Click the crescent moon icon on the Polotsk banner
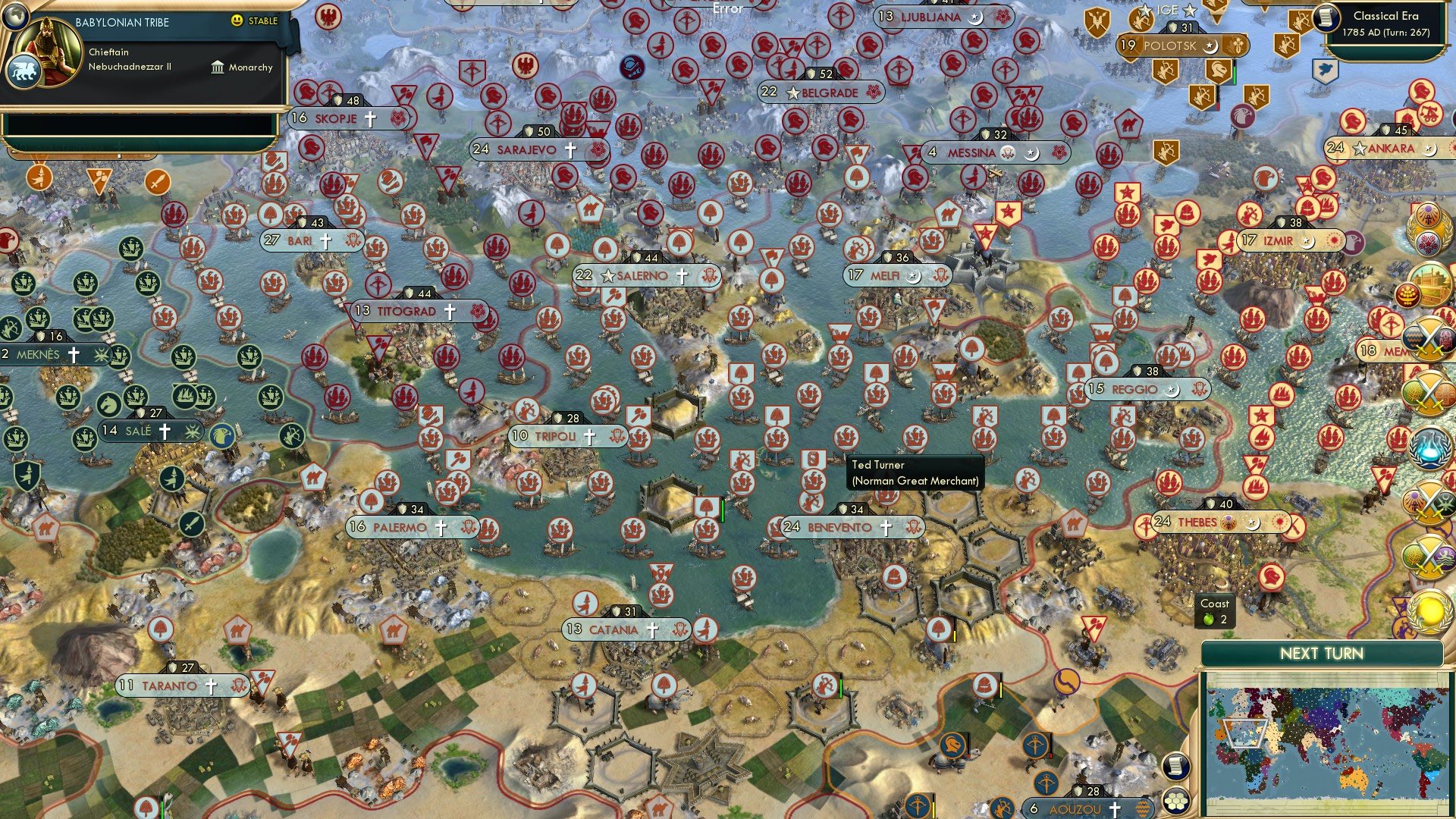The image size is (1456, 819). (1210, 47)
